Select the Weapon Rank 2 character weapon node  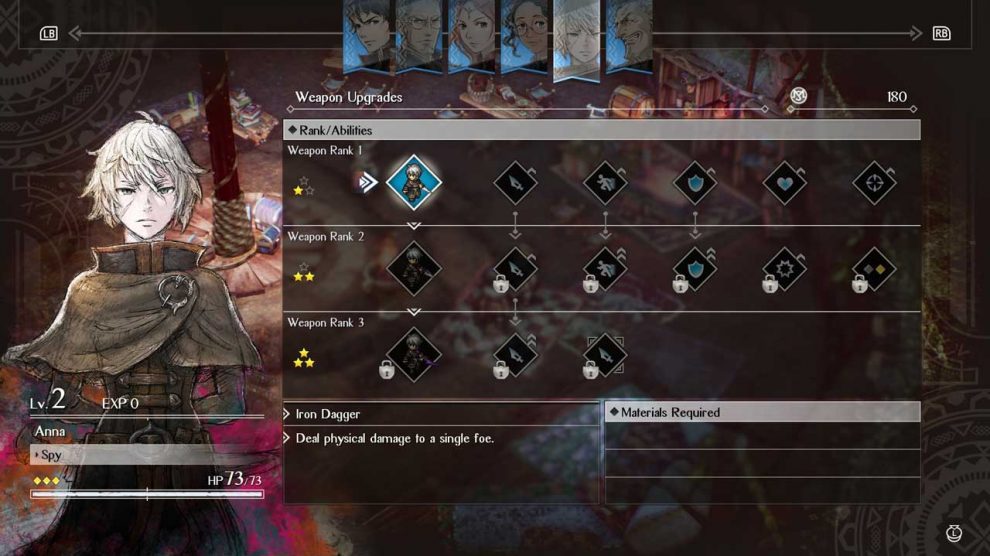coord(414,268)
